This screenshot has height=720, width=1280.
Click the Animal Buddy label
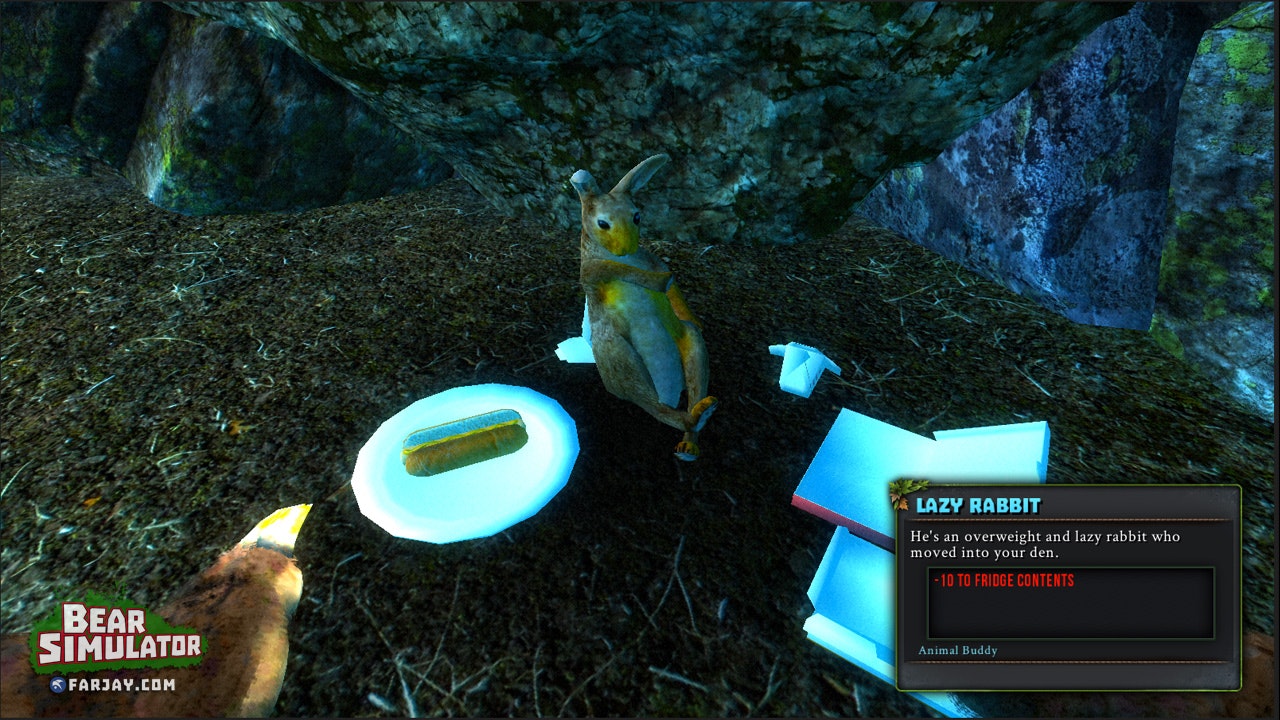(x=956, y=650)
